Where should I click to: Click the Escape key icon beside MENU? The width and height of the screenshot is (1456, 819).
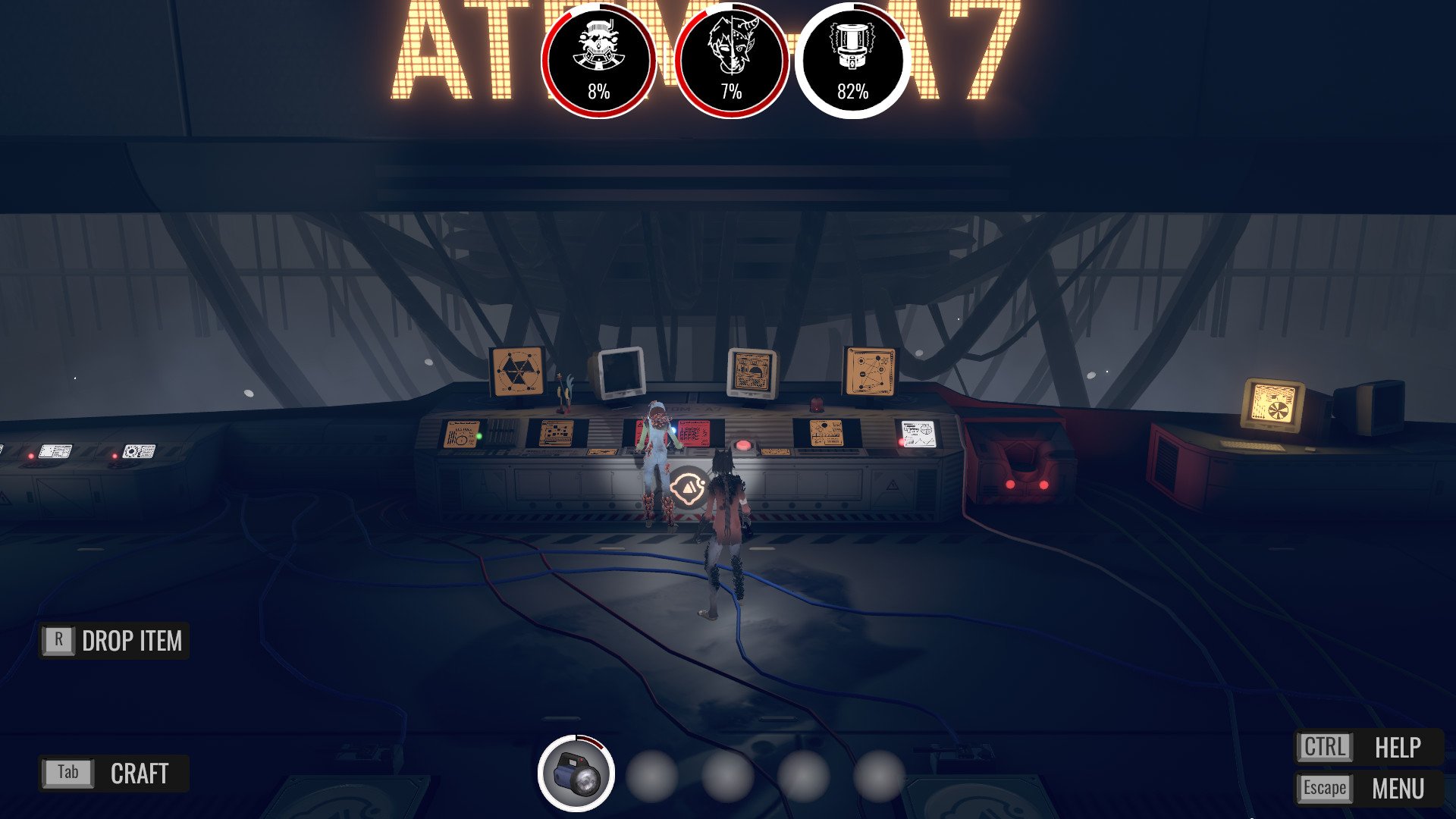[1323, 787]
